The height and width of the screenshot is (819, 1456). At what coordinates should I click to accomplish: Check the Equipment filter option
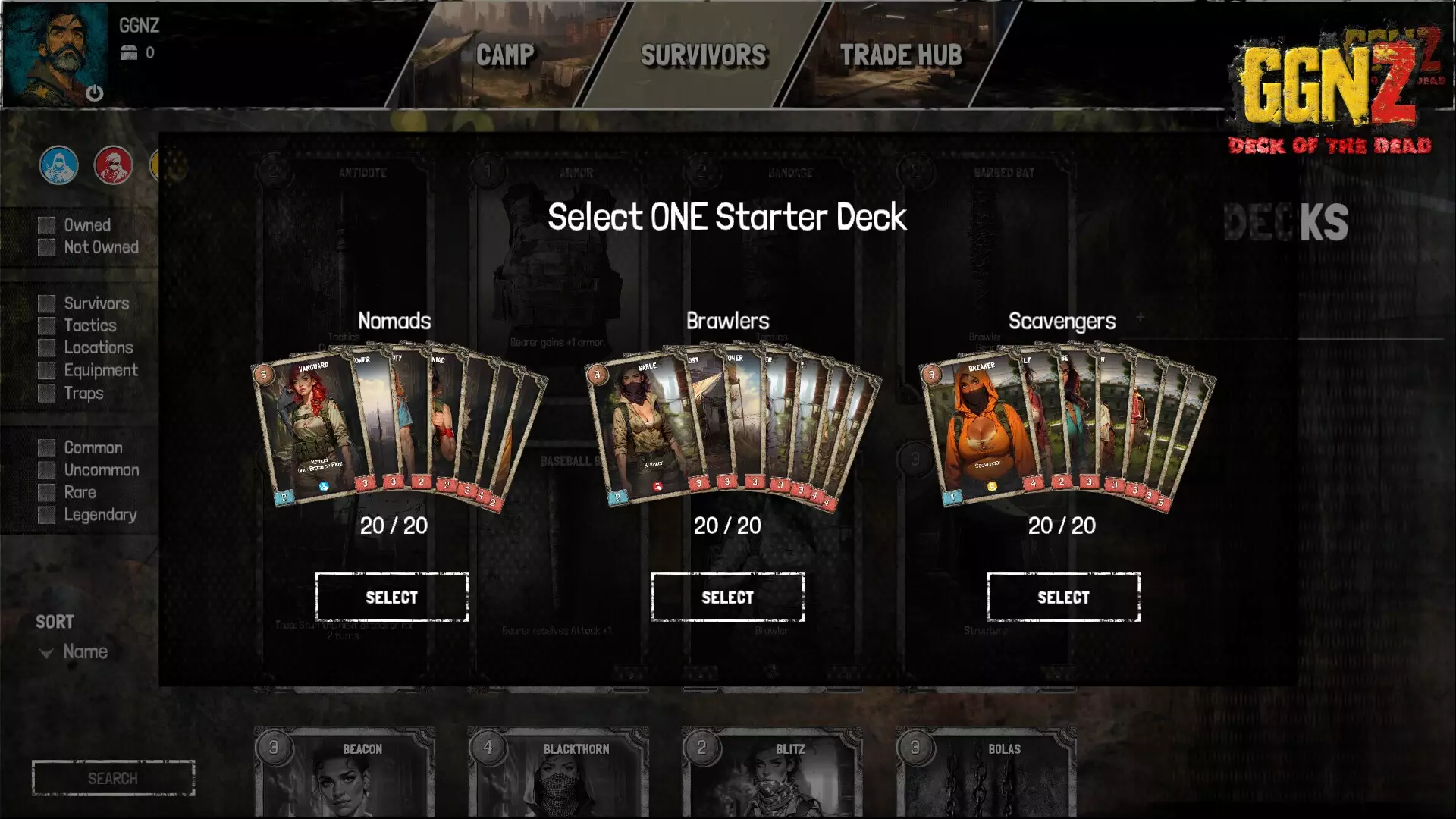pyautogui.click(x=47, y=371)
